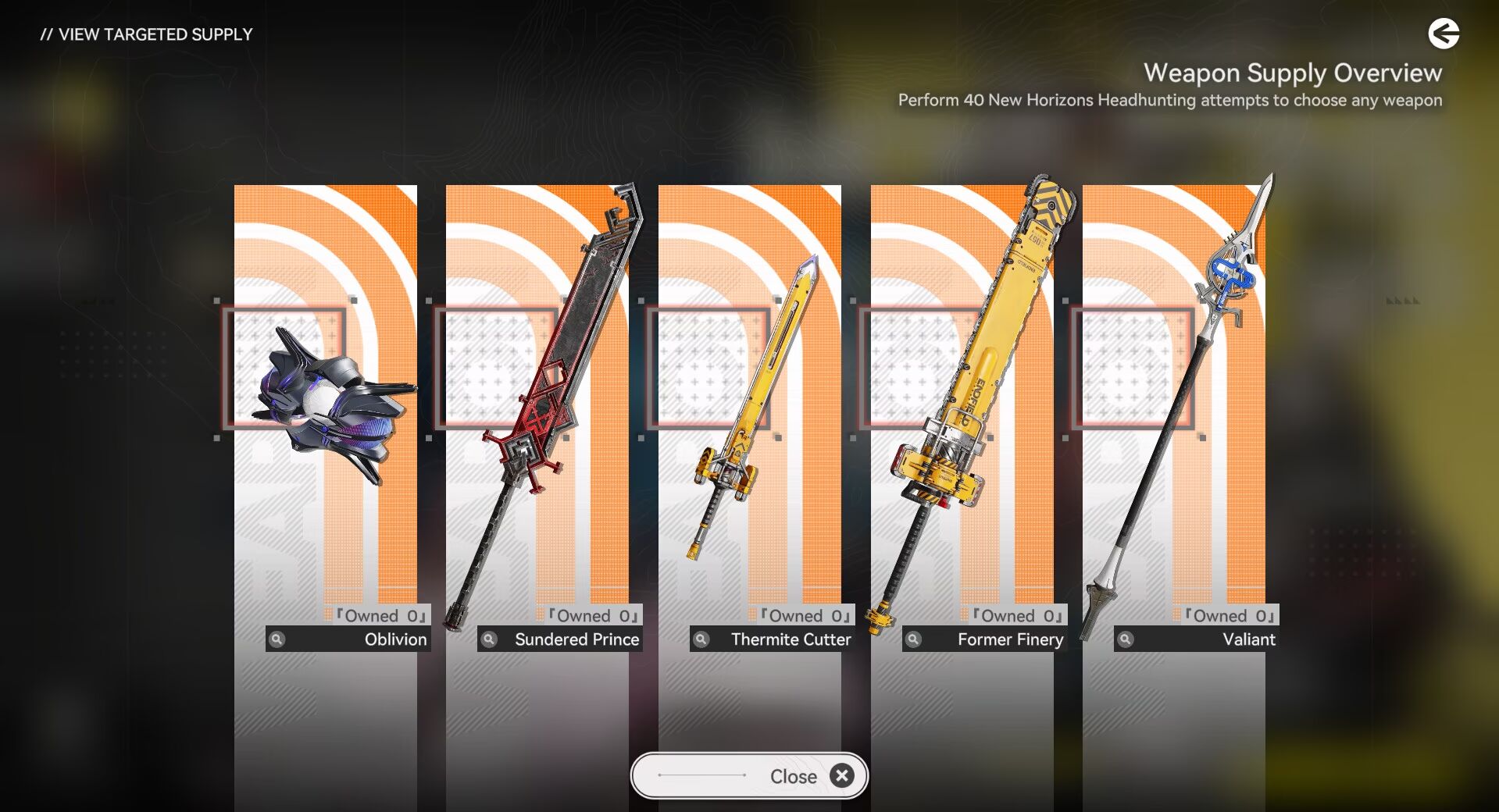Click the Owned 0 badge under Thermite Cutter
The width and height of the screenshot is (1499, 812).
(x=803, y=616)
